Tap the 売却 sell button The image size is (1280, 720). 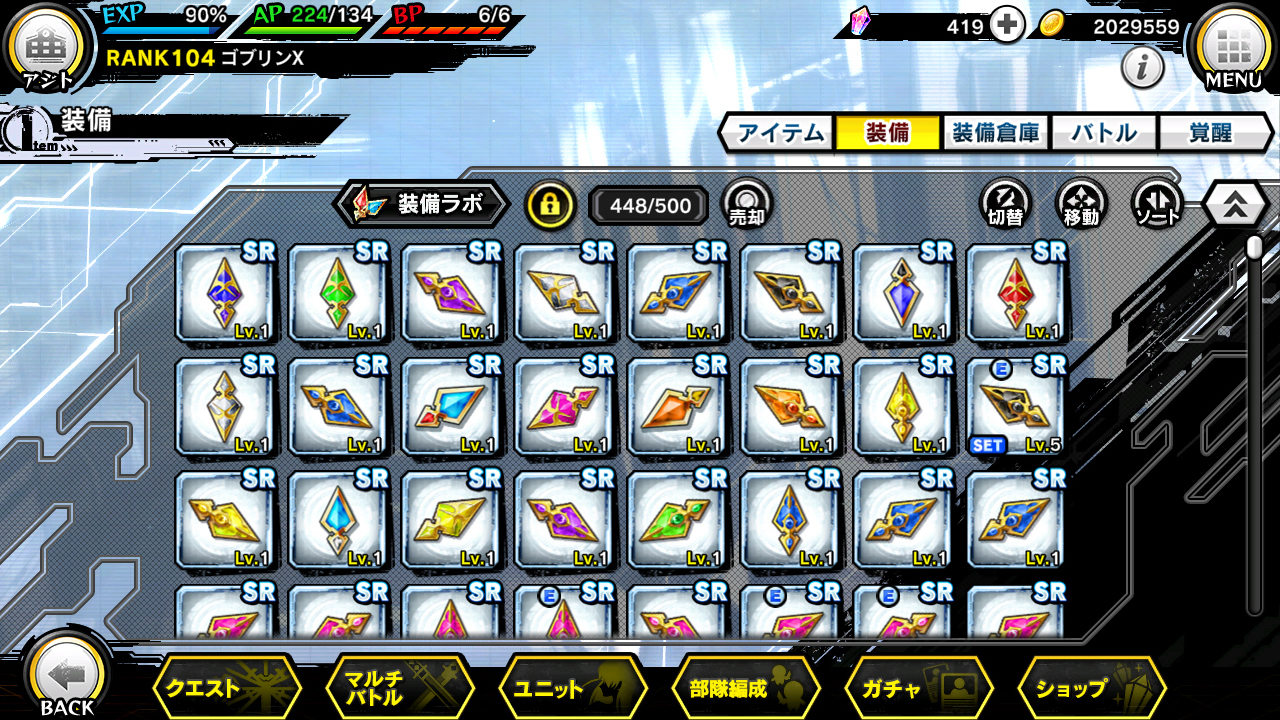[746, 204]
